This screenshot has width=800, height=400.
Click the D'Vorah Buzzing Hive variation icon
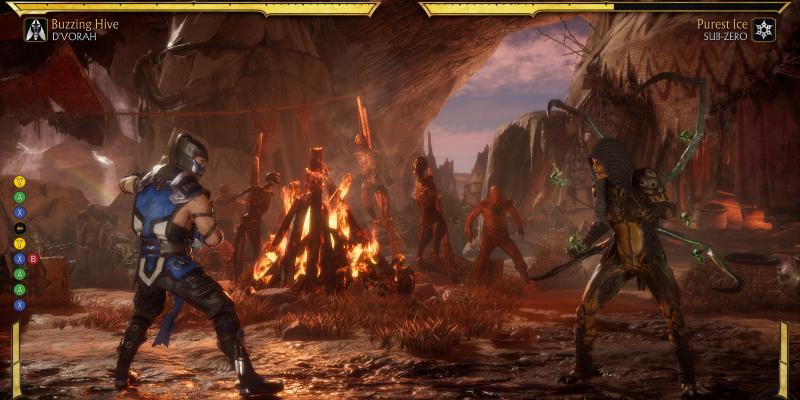point(35,29)
